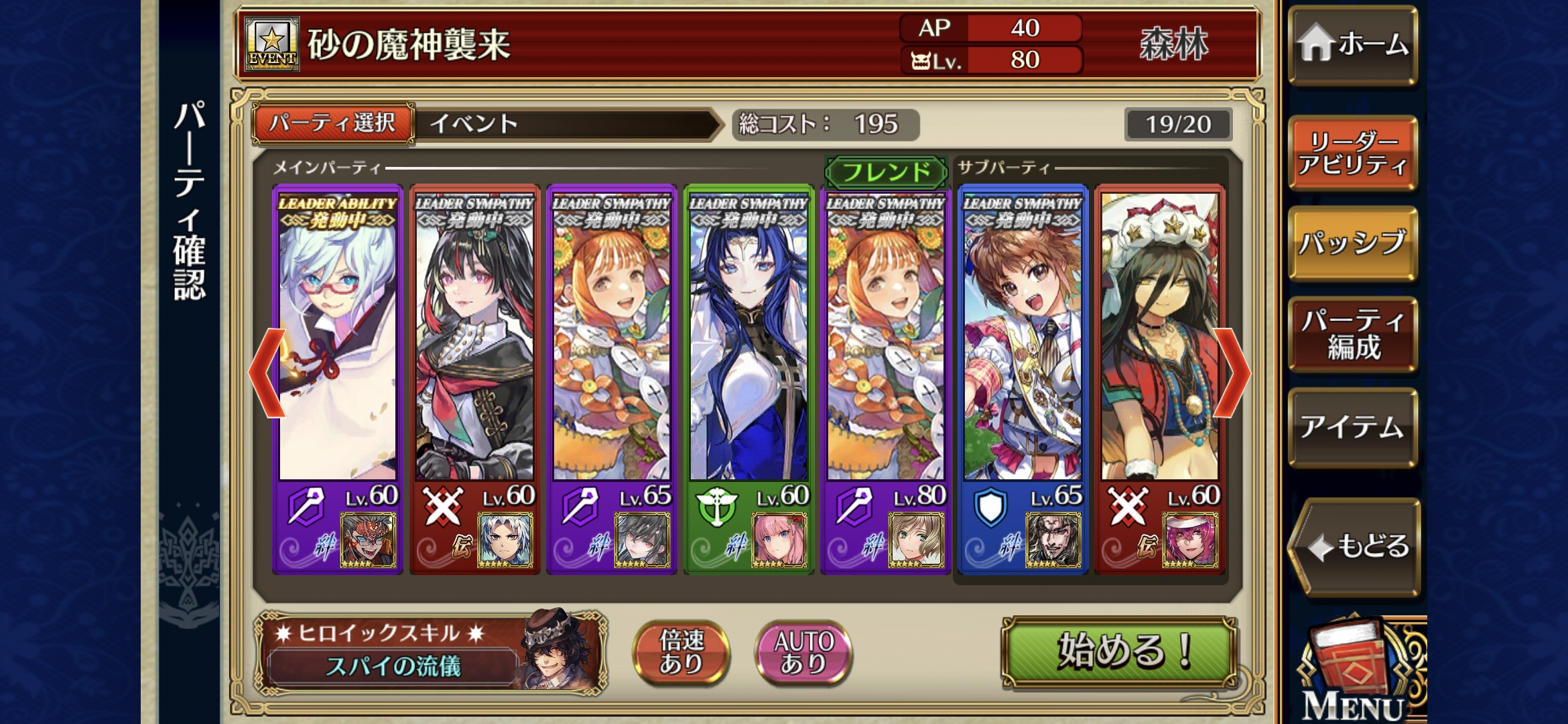Open the パーティ選択 party selection
Viewport: 1568px width, 724px height.
tap(333, 123)
